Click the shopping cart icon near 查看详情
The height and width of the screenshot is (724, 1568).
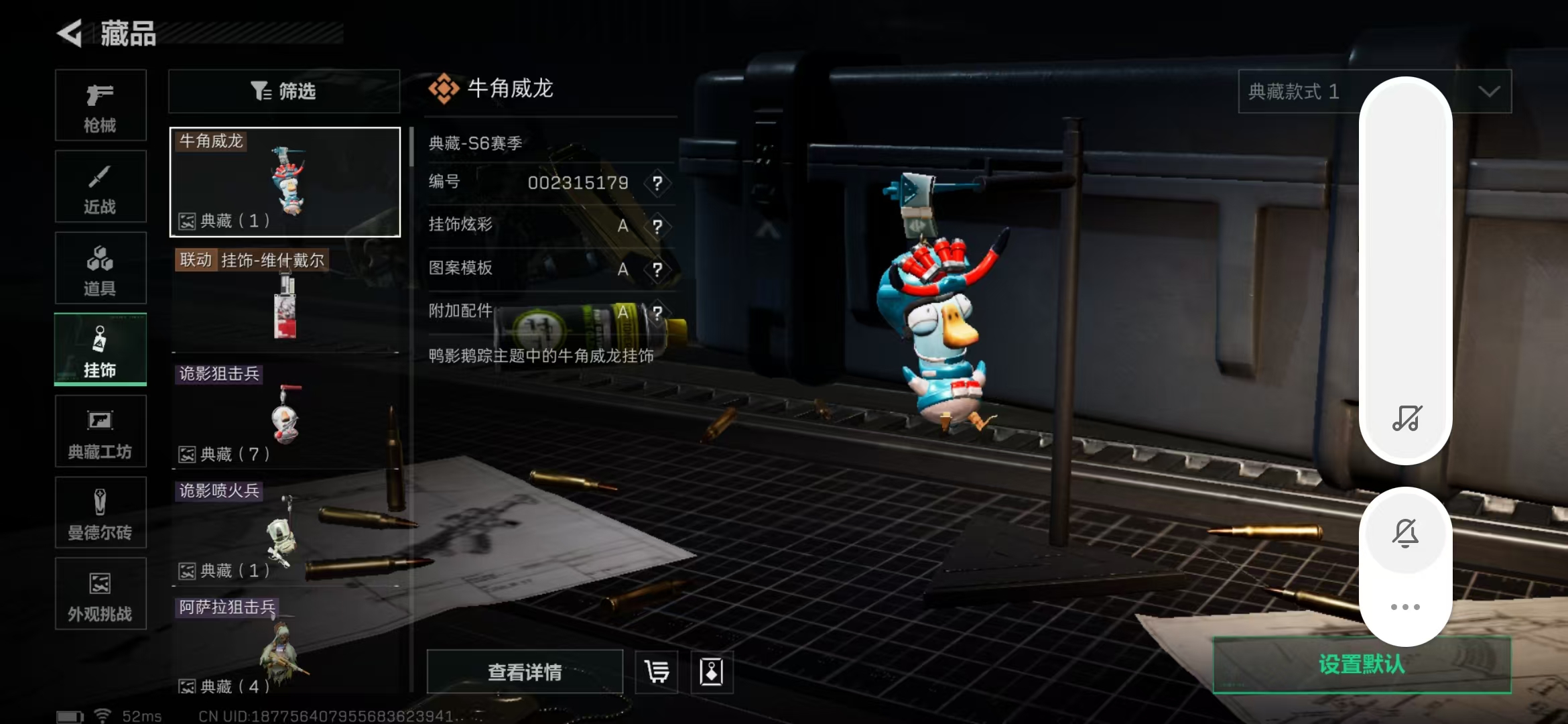point(655,671)
